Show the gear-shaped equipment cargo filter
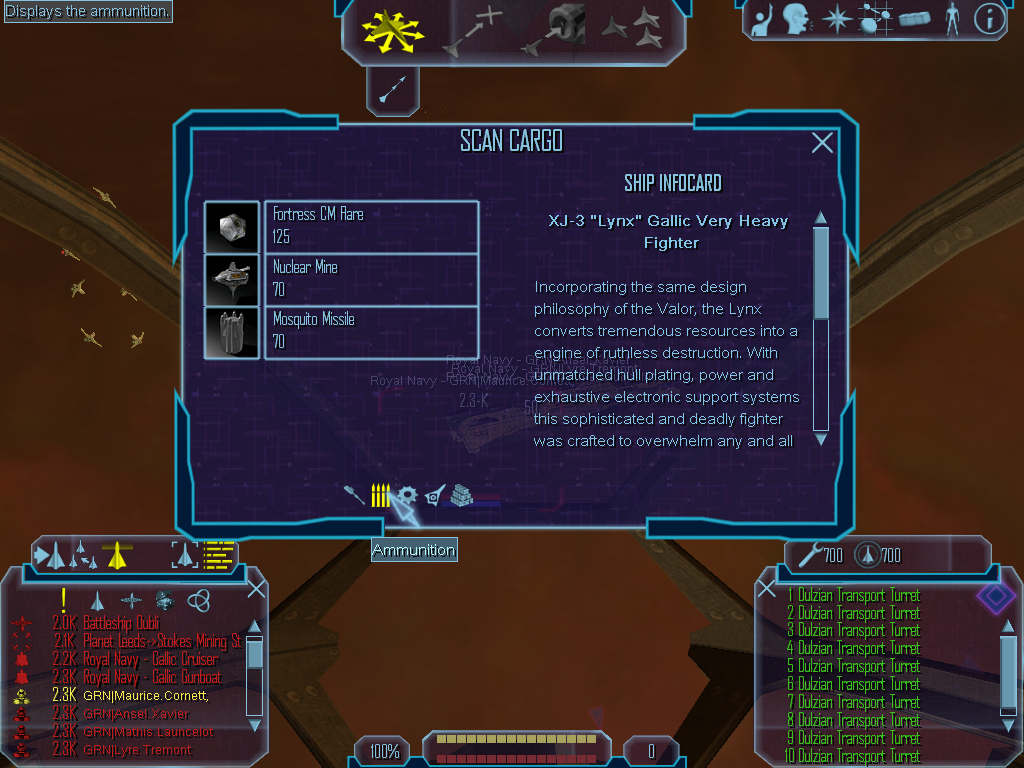Screen dimensions: 1024x768 407,495
